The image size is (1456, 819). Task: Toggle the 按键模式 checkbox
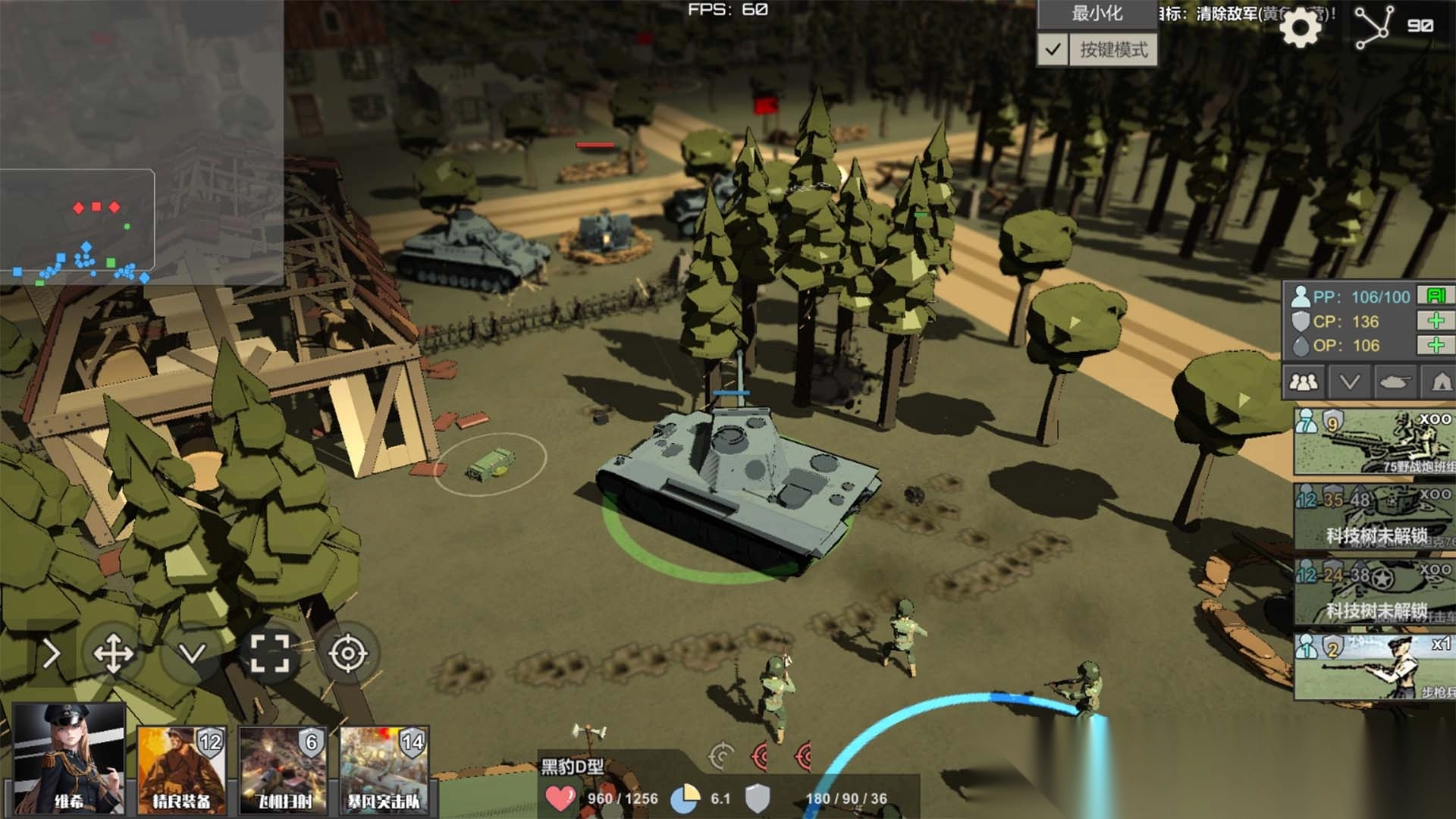(x=1053, y=50)
